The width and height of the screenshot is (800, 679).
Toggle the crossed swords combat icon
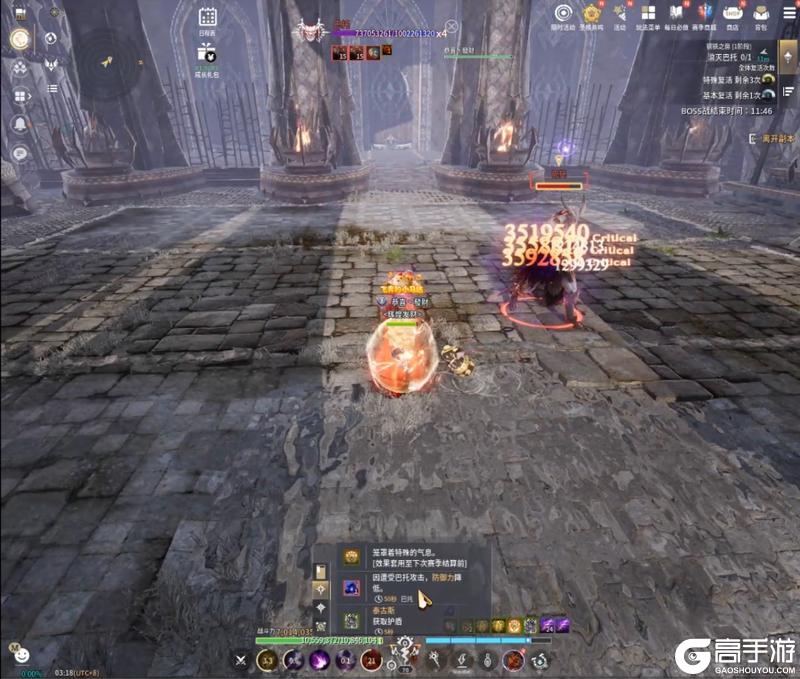pos(241,660)
